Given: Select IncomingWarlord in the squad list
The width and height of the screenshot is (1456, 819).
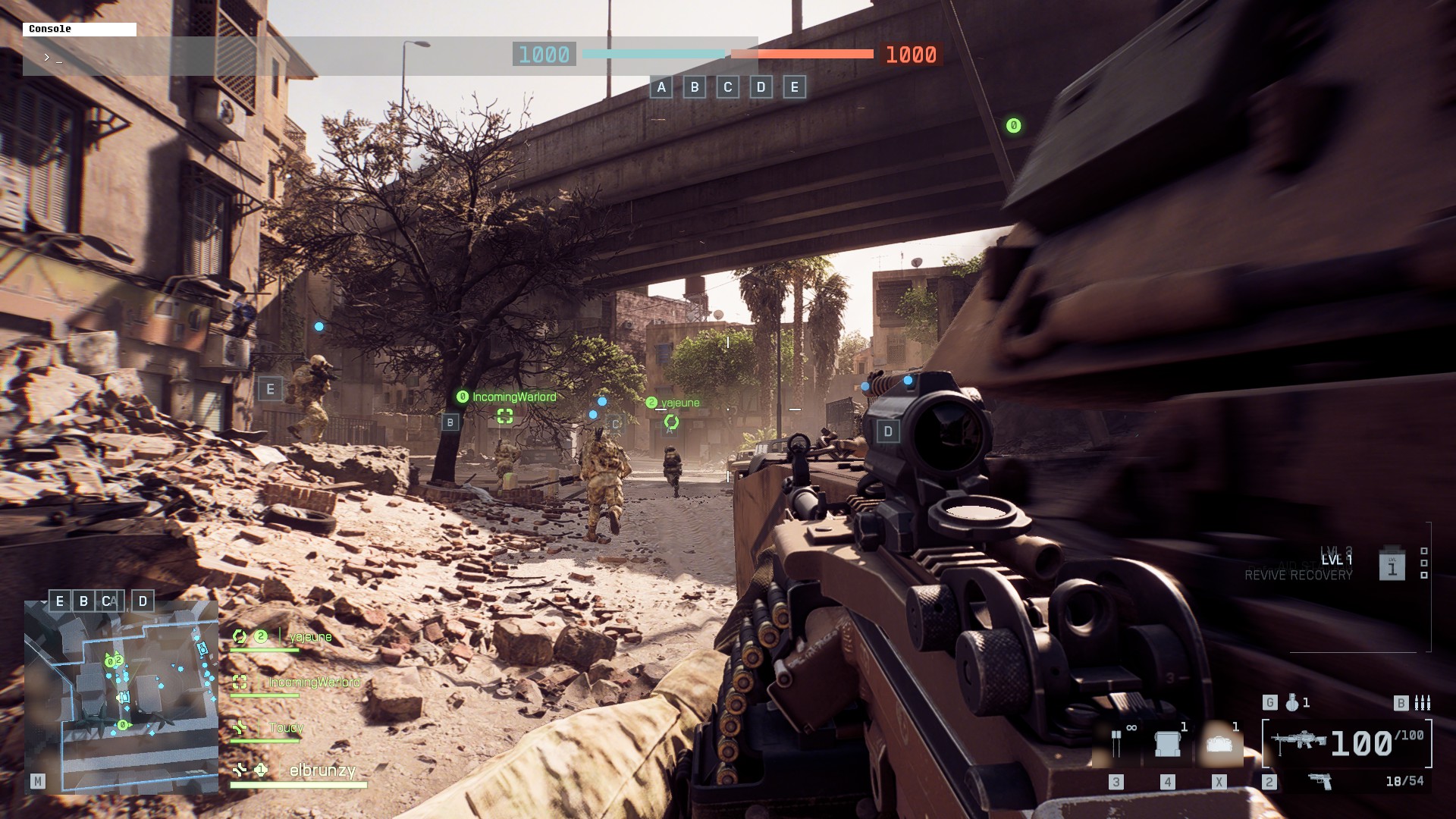Looking at the screenshot, I should pos(313,682).
